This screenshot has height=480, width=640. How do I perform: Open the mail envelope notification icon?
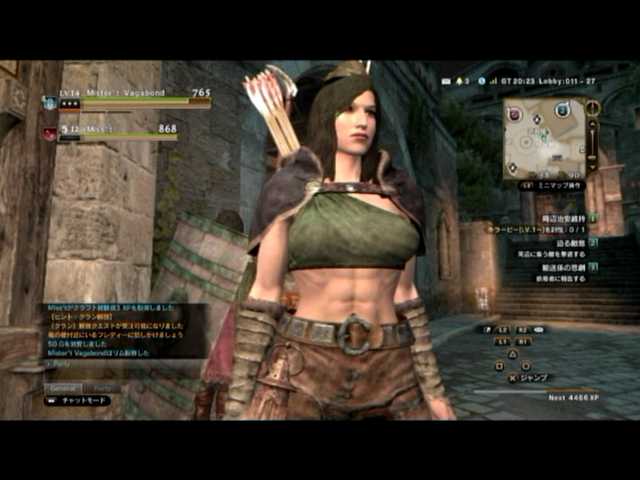443,79
